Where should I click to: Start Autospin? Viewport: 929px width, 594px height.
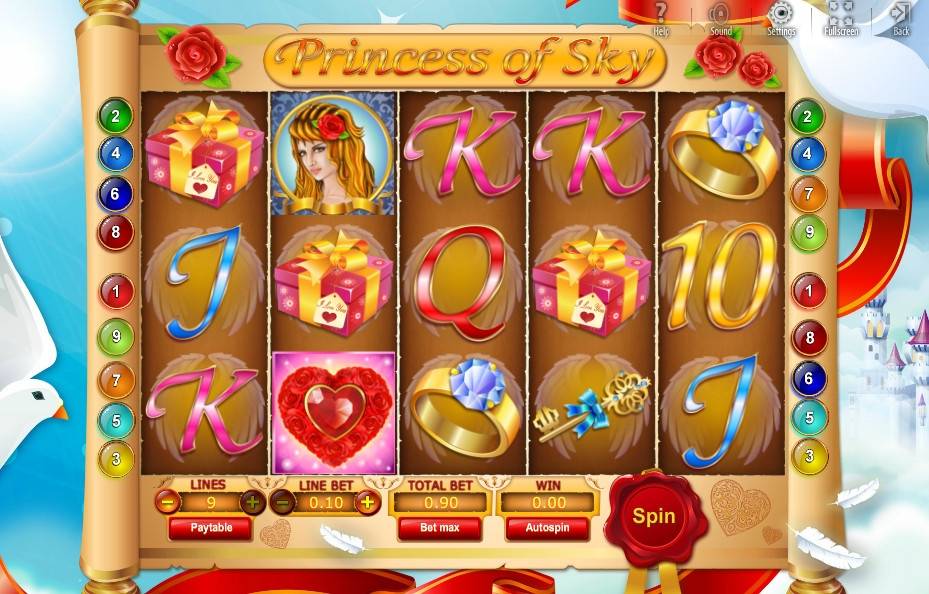tap(546, 528)
